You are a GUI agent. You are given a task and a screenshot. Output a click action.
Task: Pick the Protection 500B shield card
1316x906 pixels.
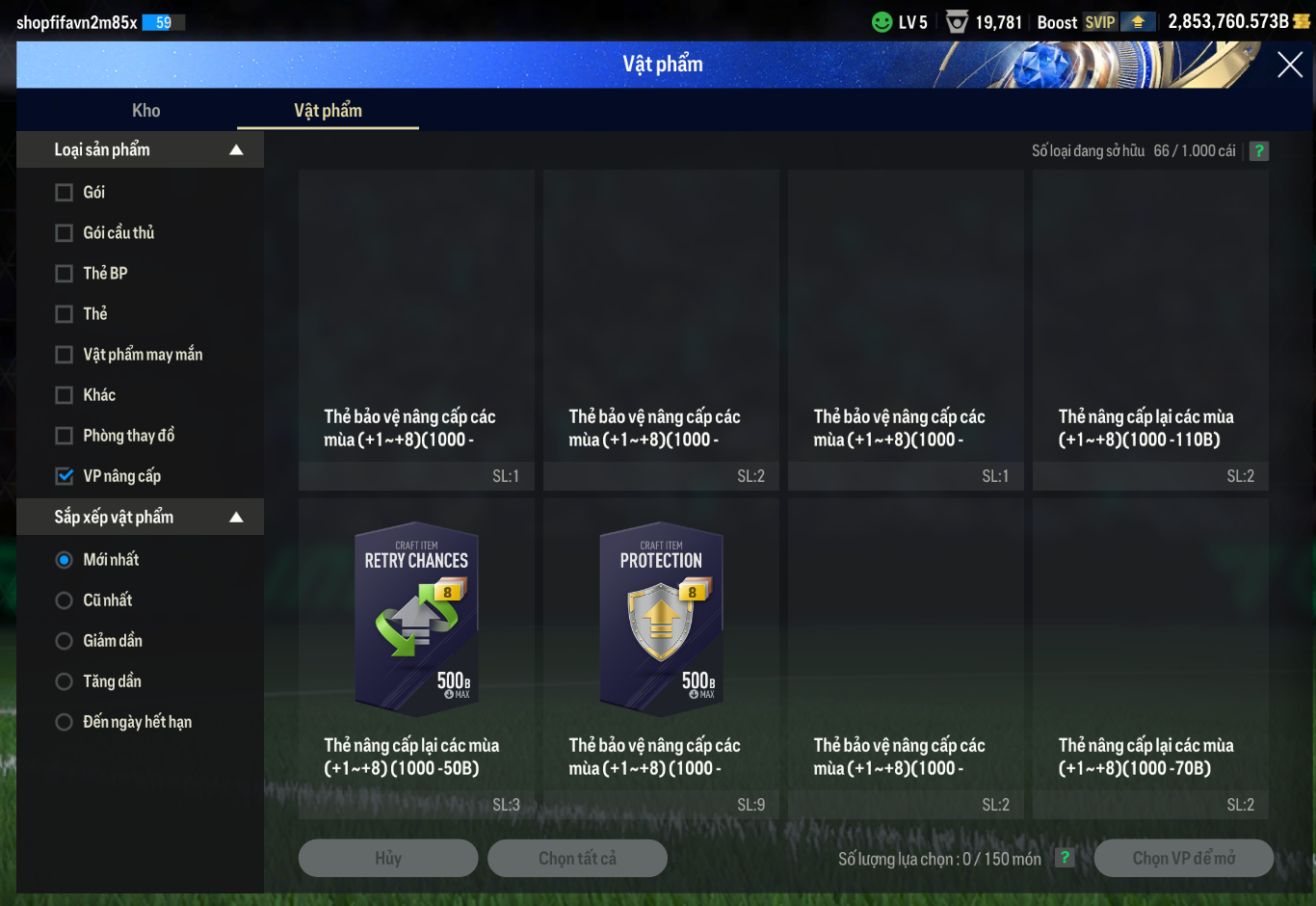point(661,619)
